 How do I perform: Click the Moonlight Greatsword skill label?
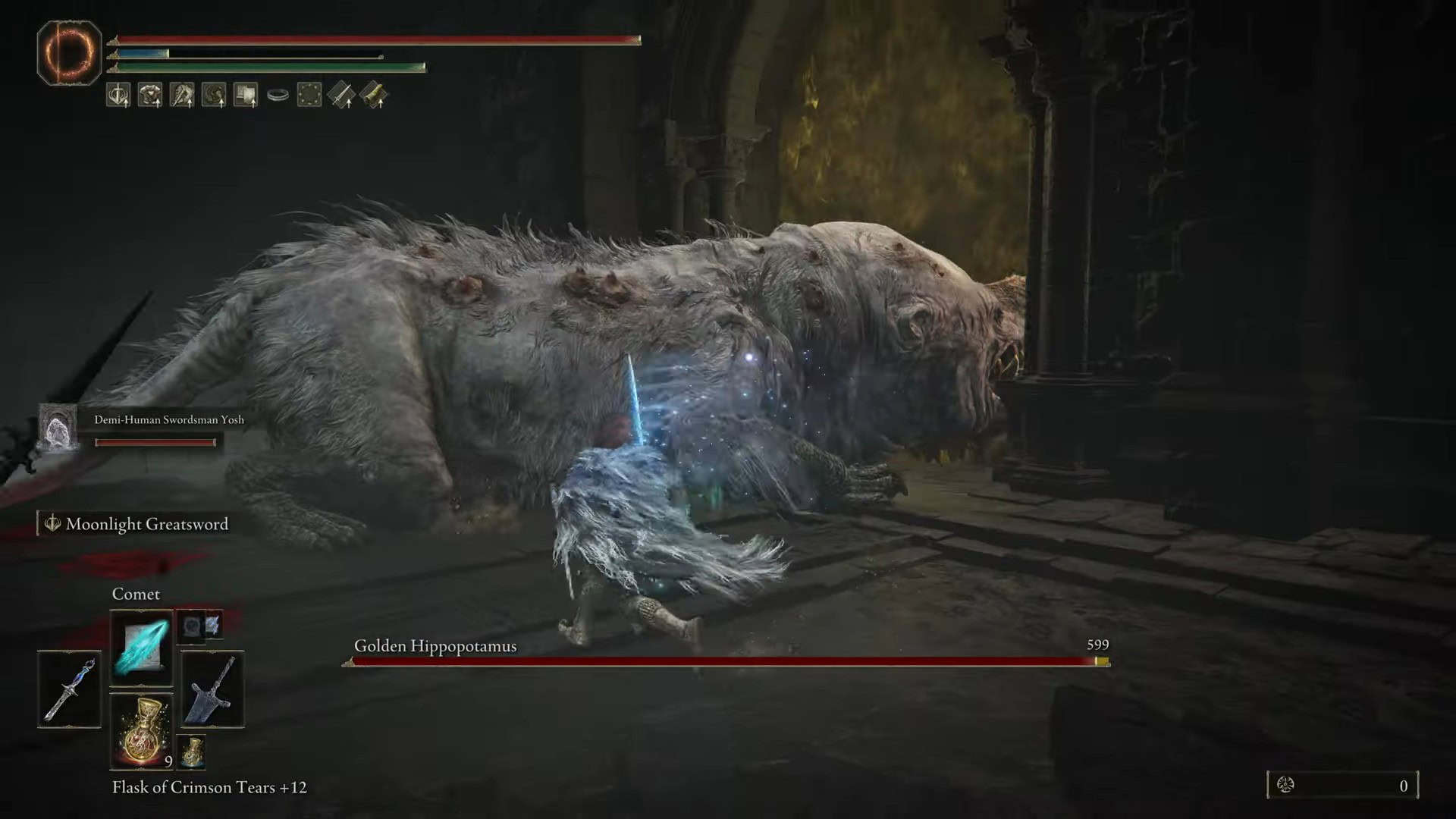pyautogui.click(x=146, y=524)
